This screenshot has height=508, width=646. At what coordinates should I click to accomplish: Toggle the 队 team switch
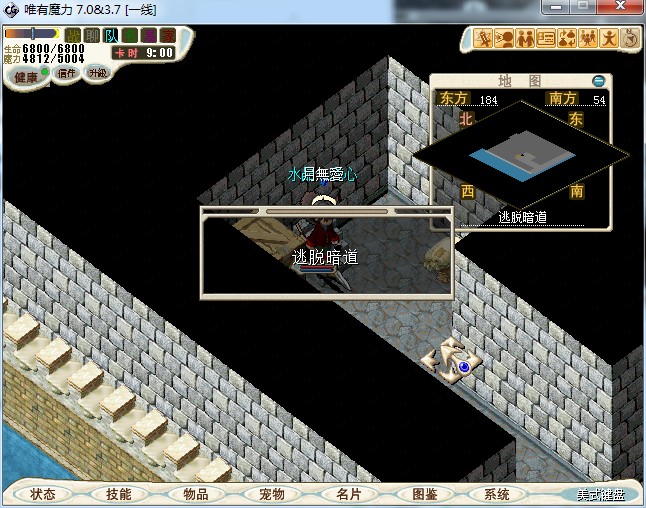point(110,36)
